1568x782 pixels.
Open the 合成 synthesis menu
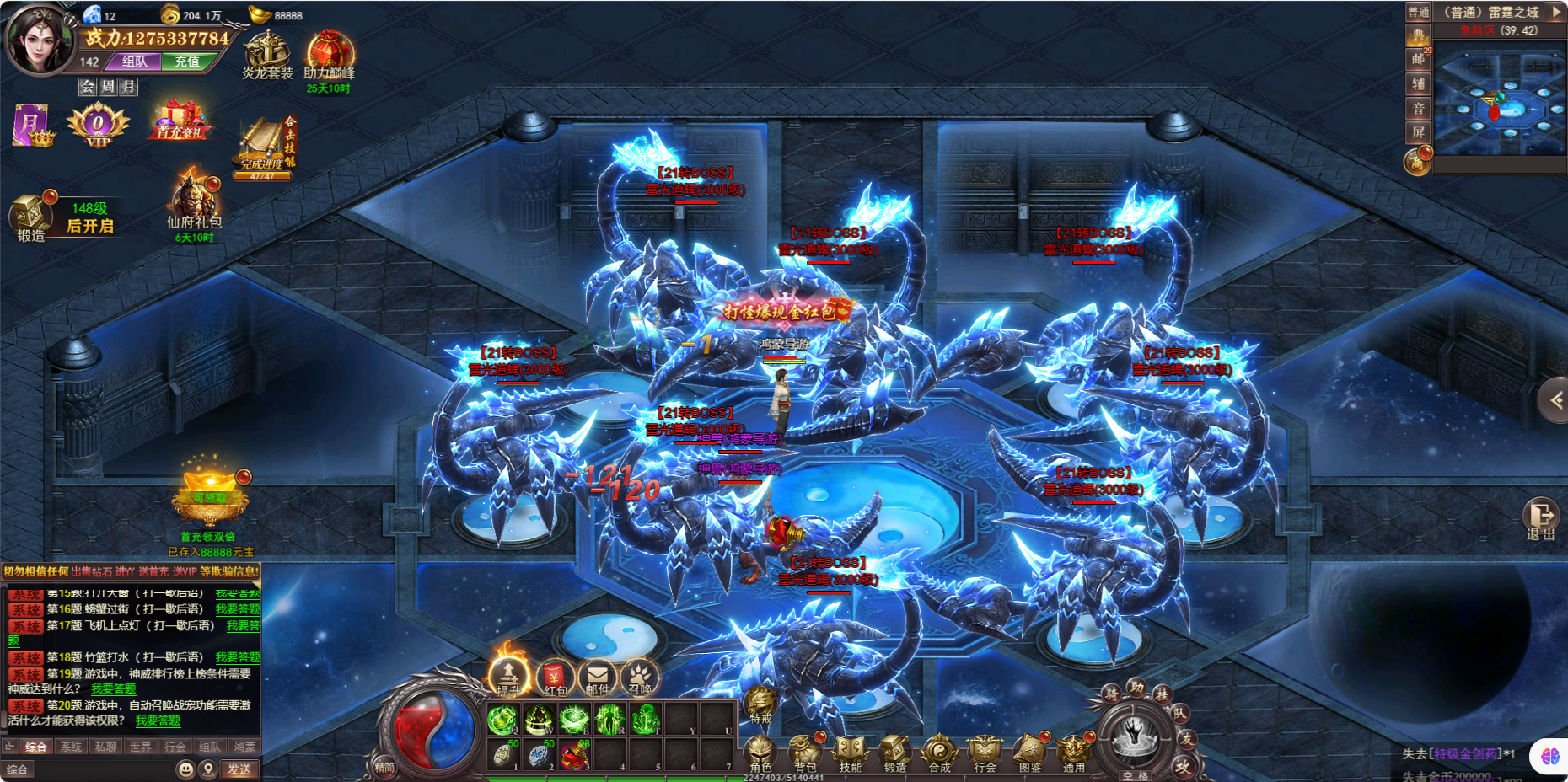(939, 751)
